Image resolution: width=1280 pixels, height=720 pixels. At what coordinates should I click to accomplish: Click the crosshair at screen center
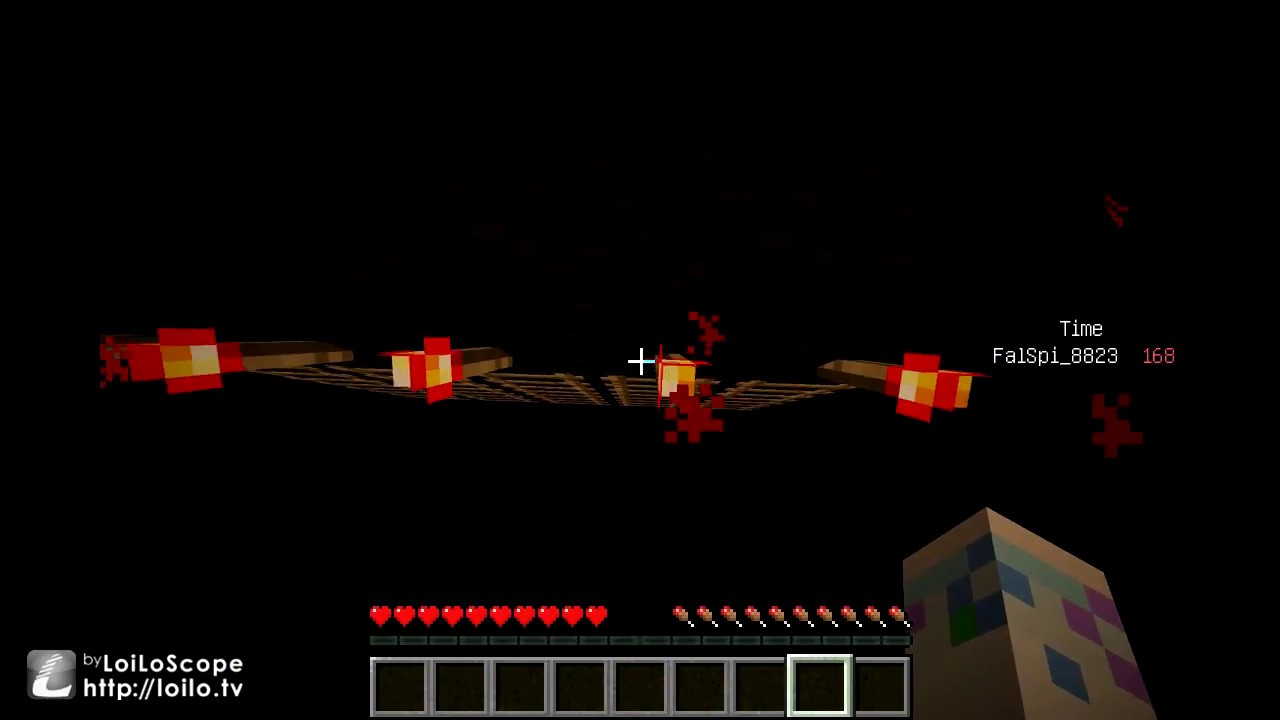640,360
